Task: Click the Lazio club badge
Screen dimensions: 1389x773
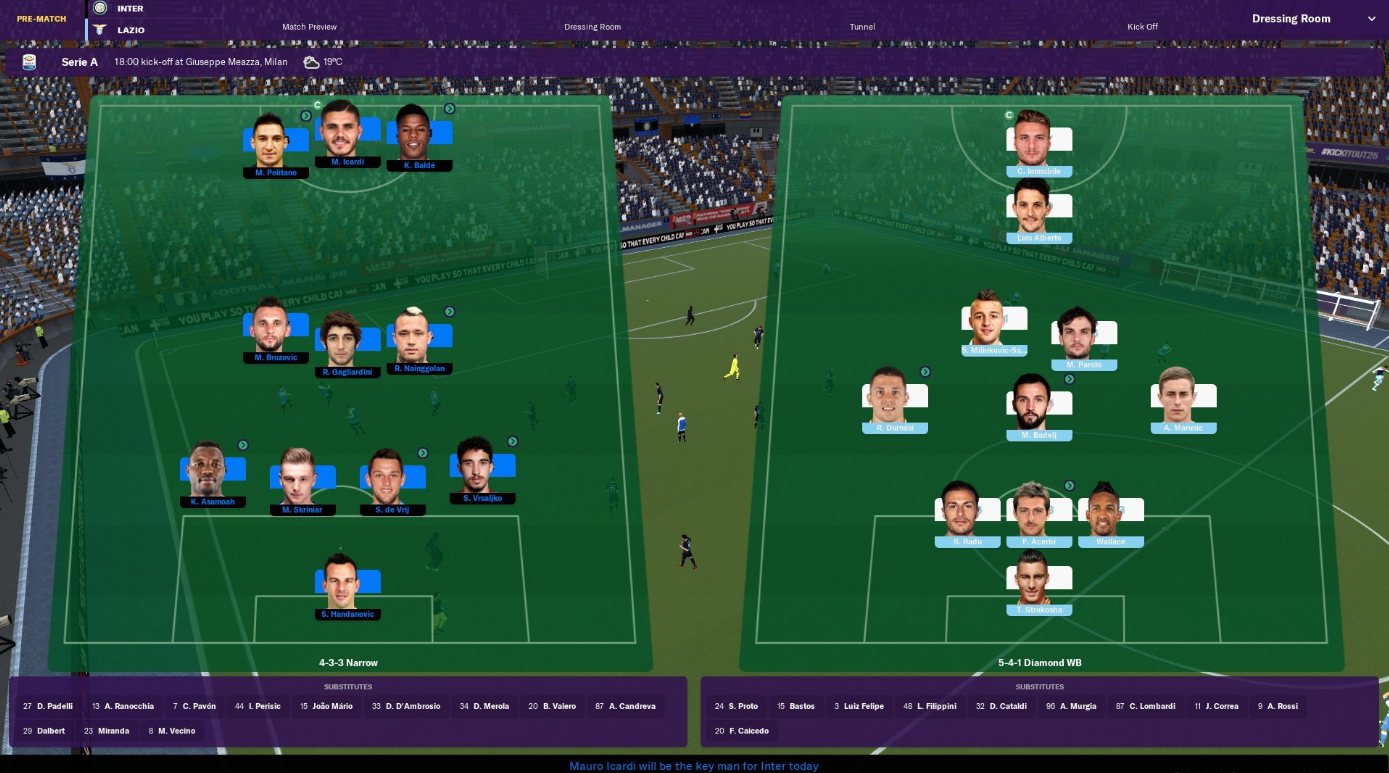Action: (99, 27)
